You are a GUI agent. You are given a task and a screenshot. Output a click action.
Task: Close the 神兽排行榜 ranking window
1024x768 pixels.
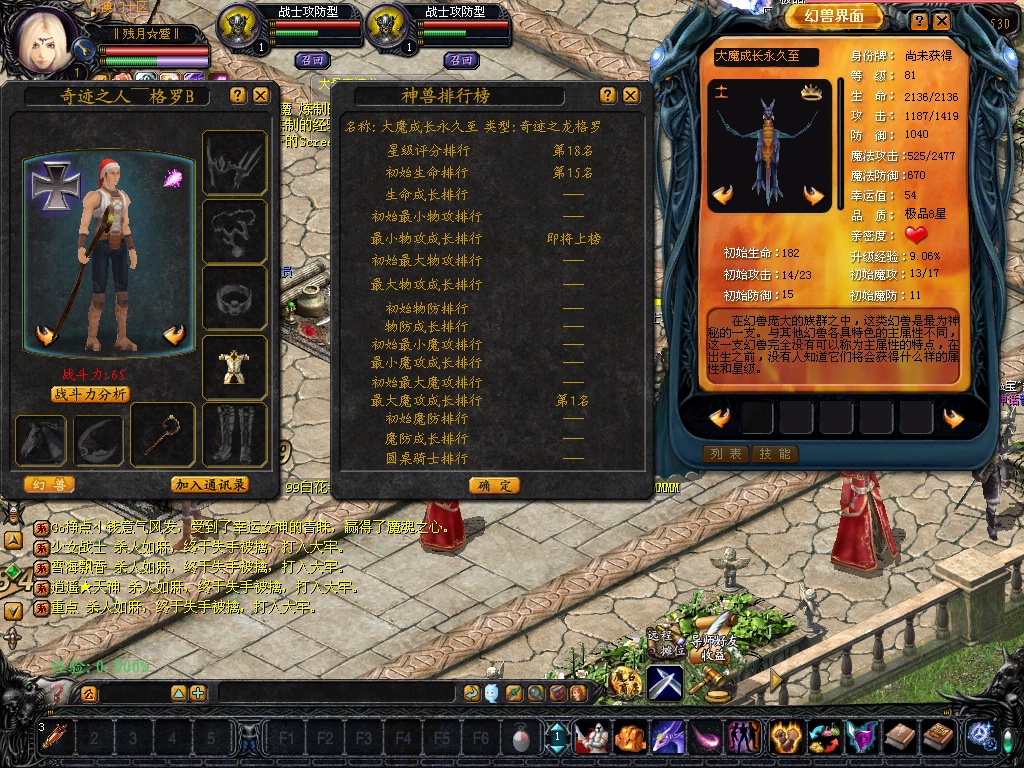(x=631, y=95)
